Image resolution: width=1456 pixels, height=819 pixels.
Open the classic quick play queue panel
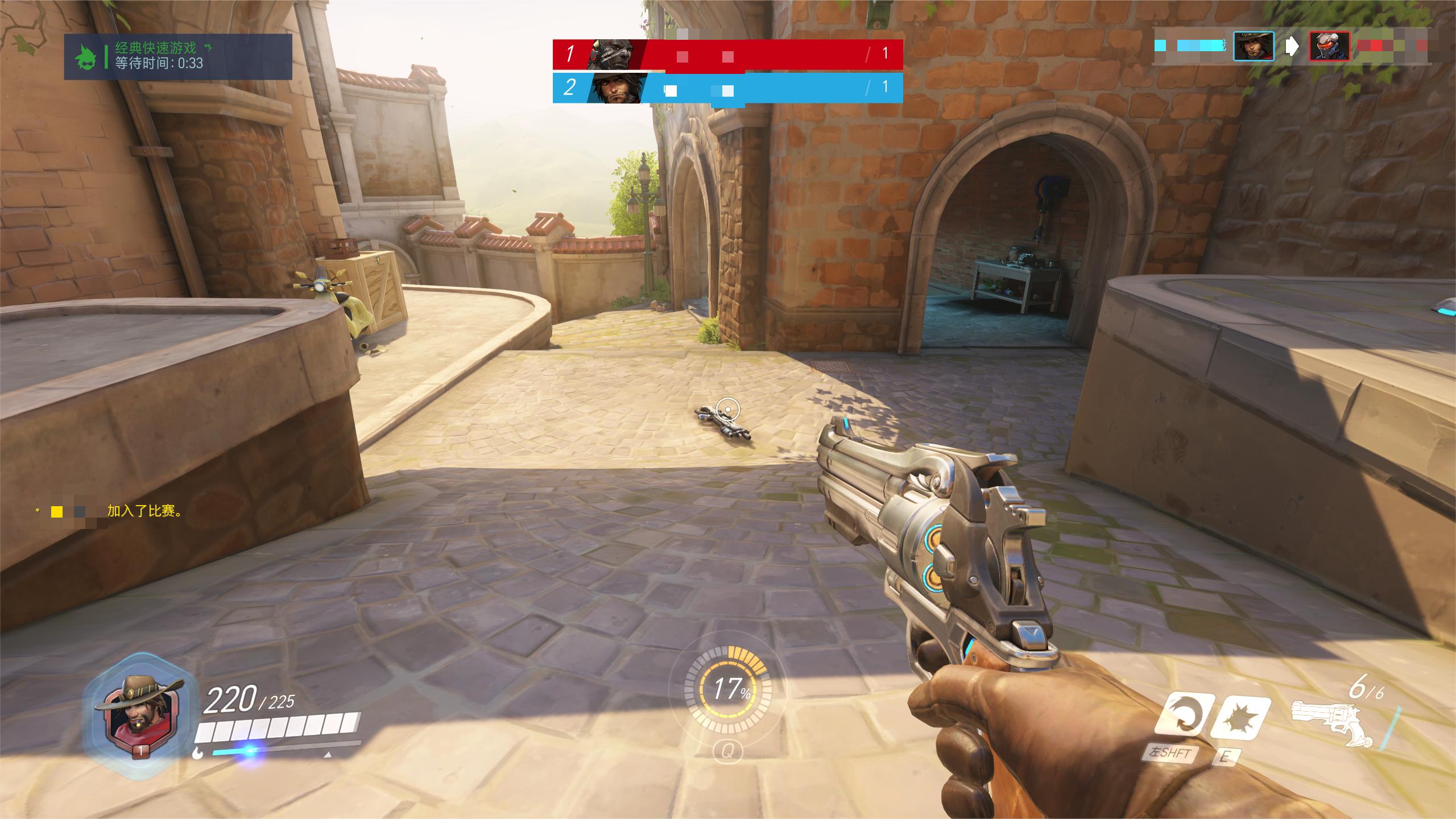click(x=177, y=56)
